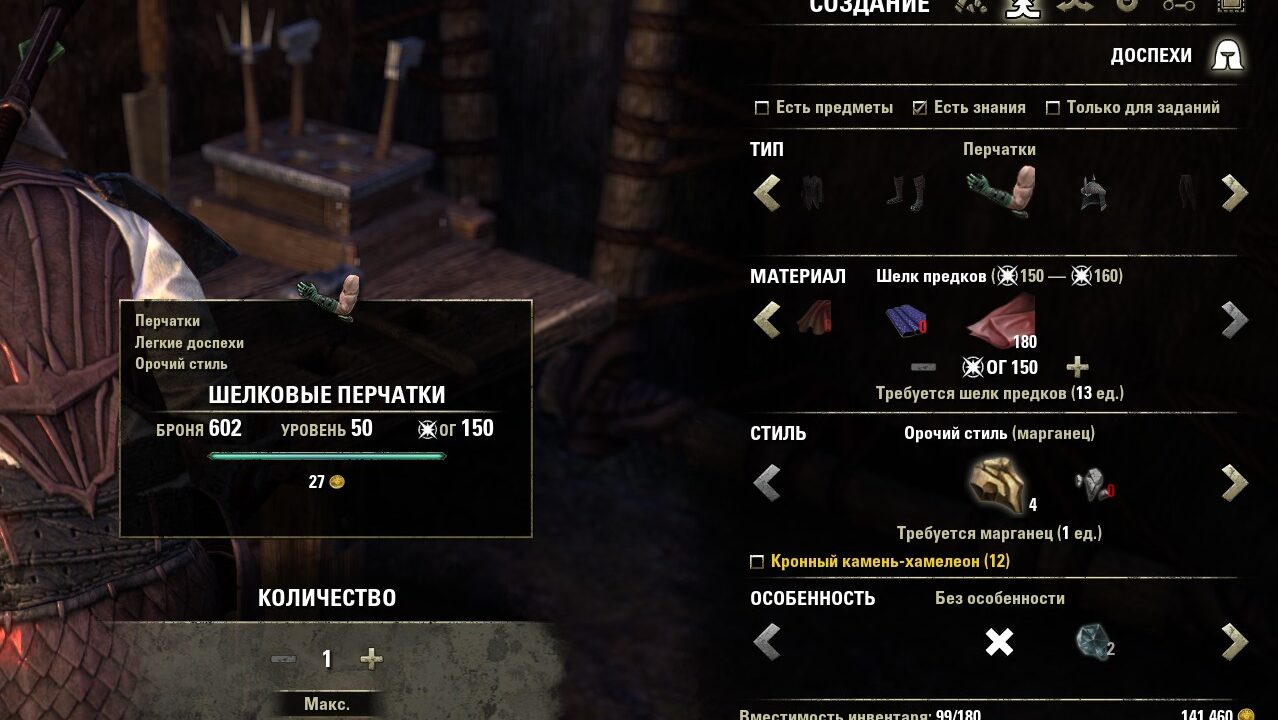The height and width of the screenshot is (720, 1278).
Task: Increase material level with the plus button
Action: pos(1077,367)
